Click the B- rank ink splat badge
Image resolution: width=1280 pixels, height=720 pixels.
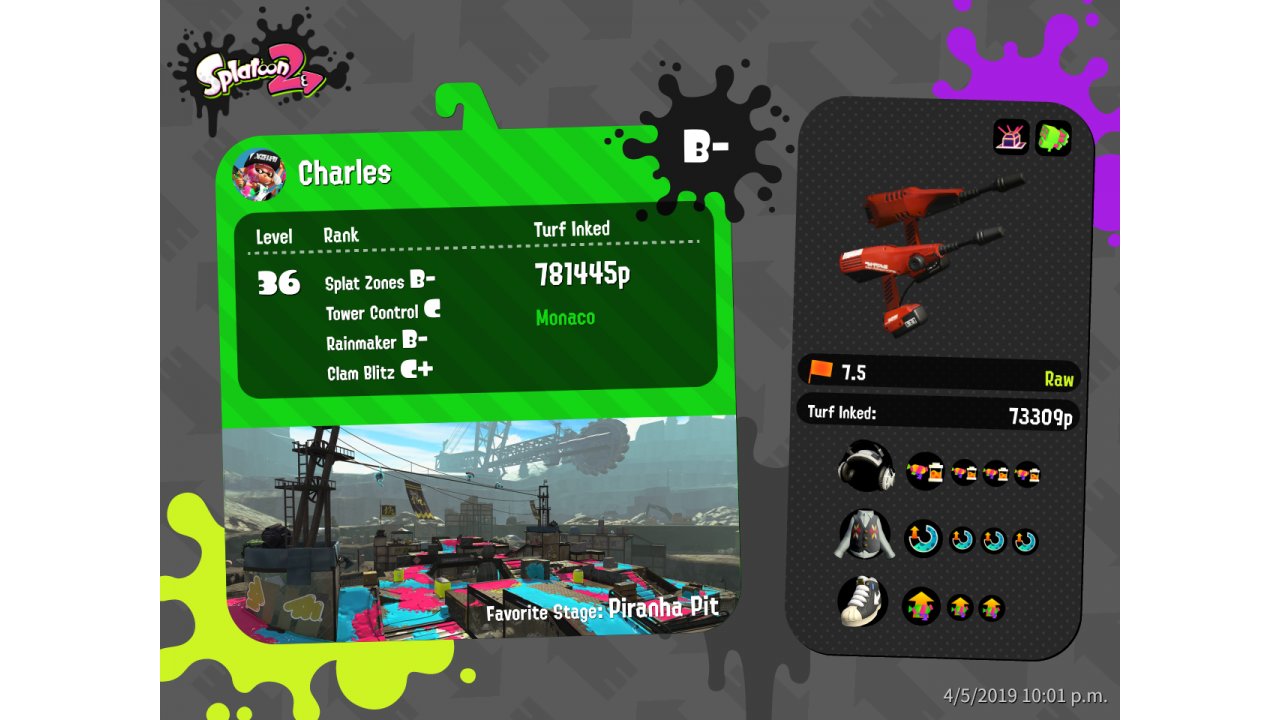706,148
